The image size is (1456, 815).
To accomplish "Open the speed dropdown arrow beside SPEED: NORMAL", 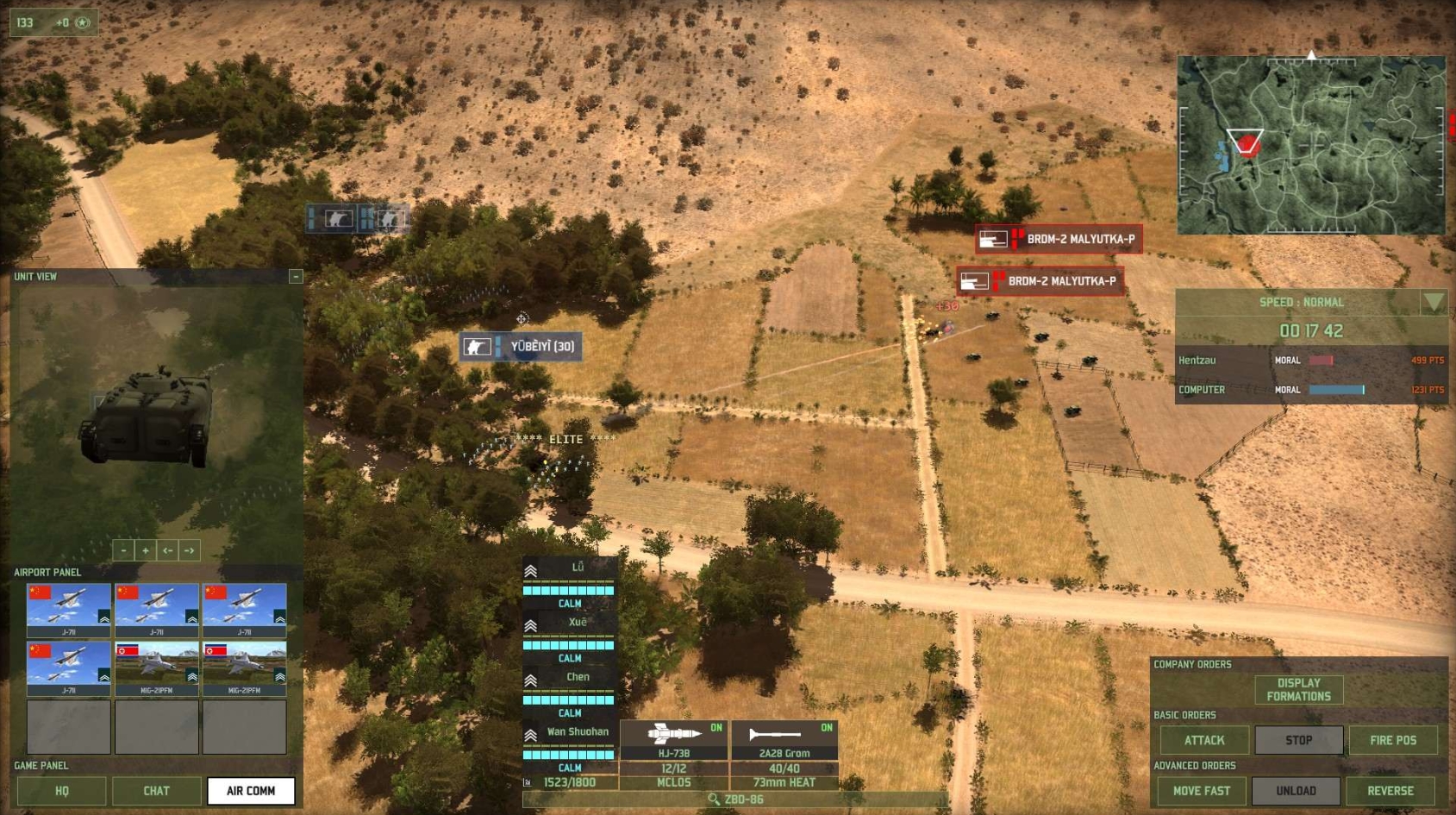I will coord(1431,304).
